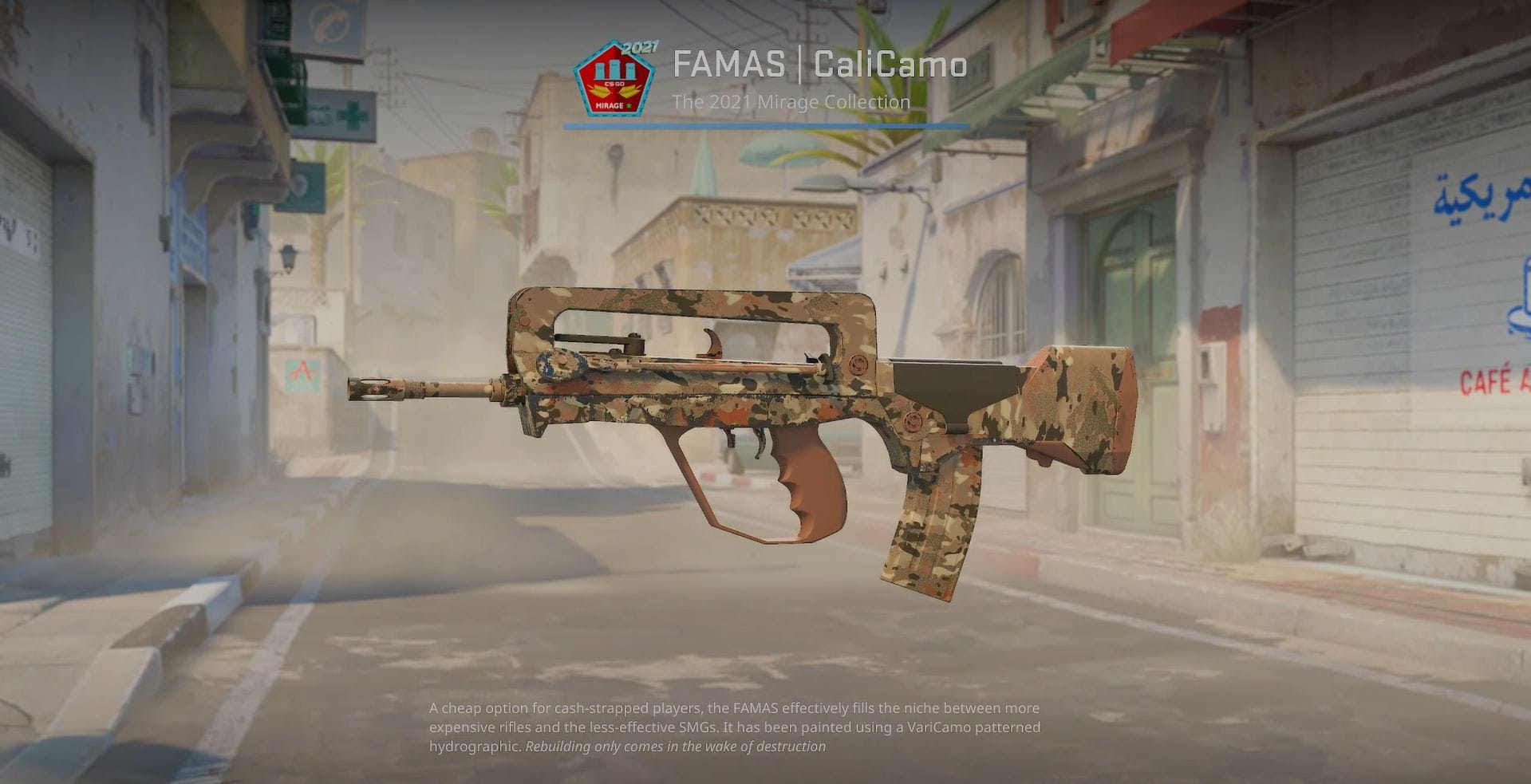Click the MIRAGE label on the collection pin
The image size is (1531, 784).
click(x=610, y=105)
